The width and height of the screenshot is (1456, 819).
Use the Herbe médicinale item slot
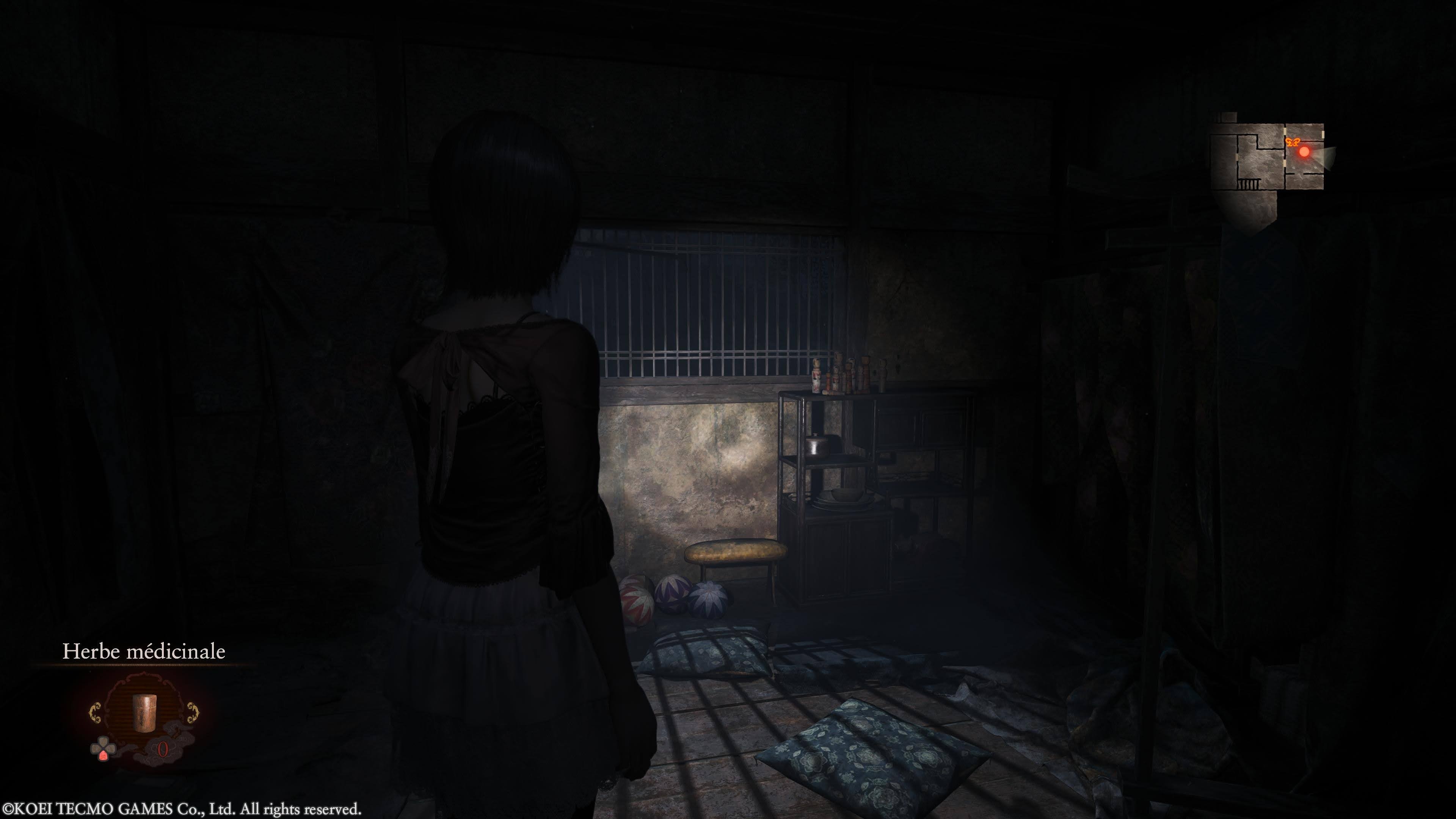click(x=143, y=713)
